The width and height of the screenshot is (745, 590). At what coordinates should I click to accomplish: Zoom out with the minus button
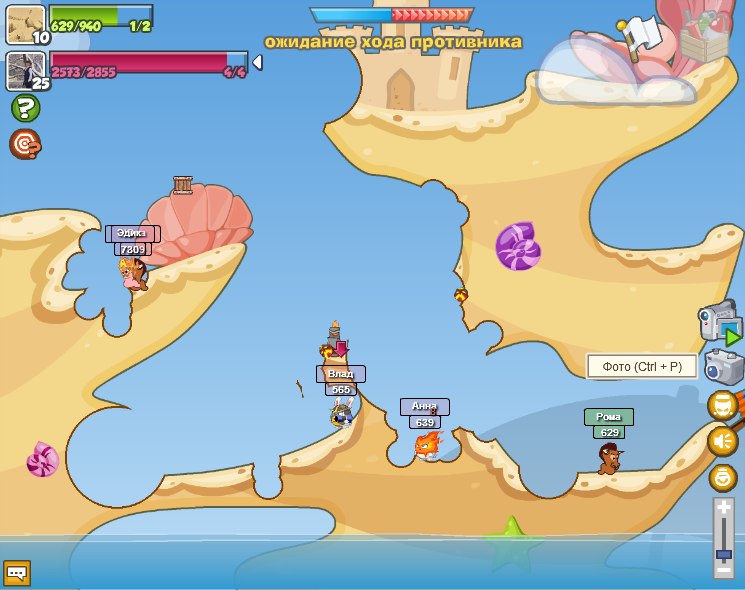(x=723, y=570)
